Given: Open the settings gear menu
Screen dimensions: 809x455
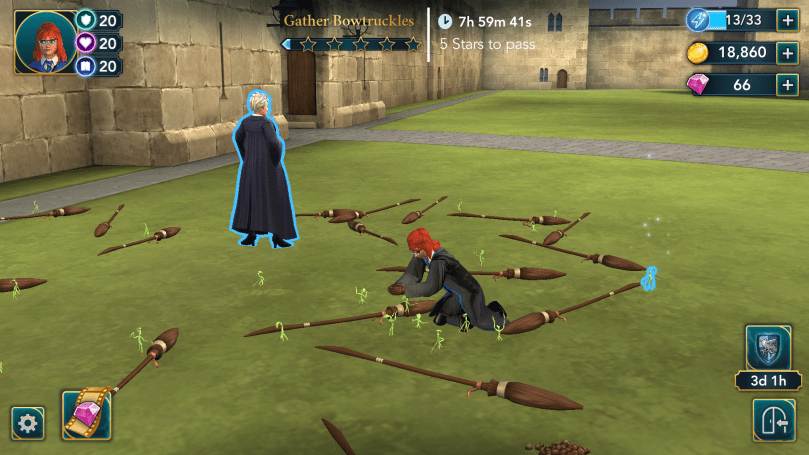Looking at the screenshot, I should tap(27, 423).
